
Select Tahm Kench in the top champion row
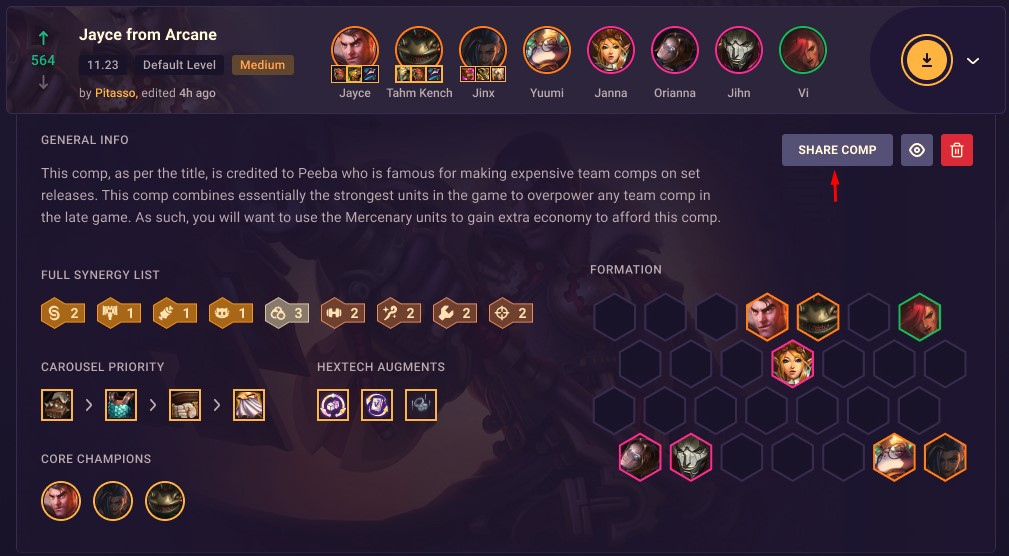[x=419, y=50]
